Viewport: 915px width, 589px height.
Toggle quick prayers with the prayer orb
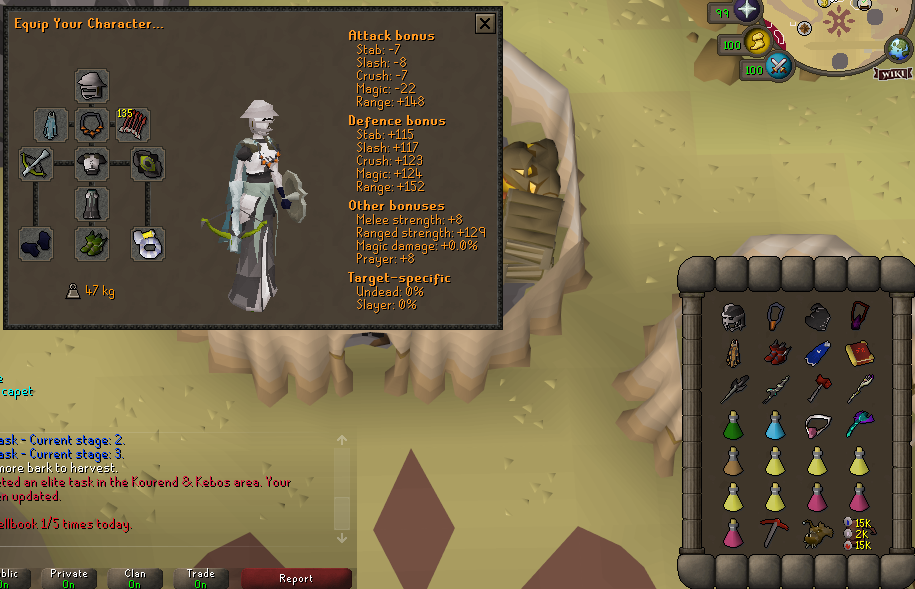(x=746, y=12)
